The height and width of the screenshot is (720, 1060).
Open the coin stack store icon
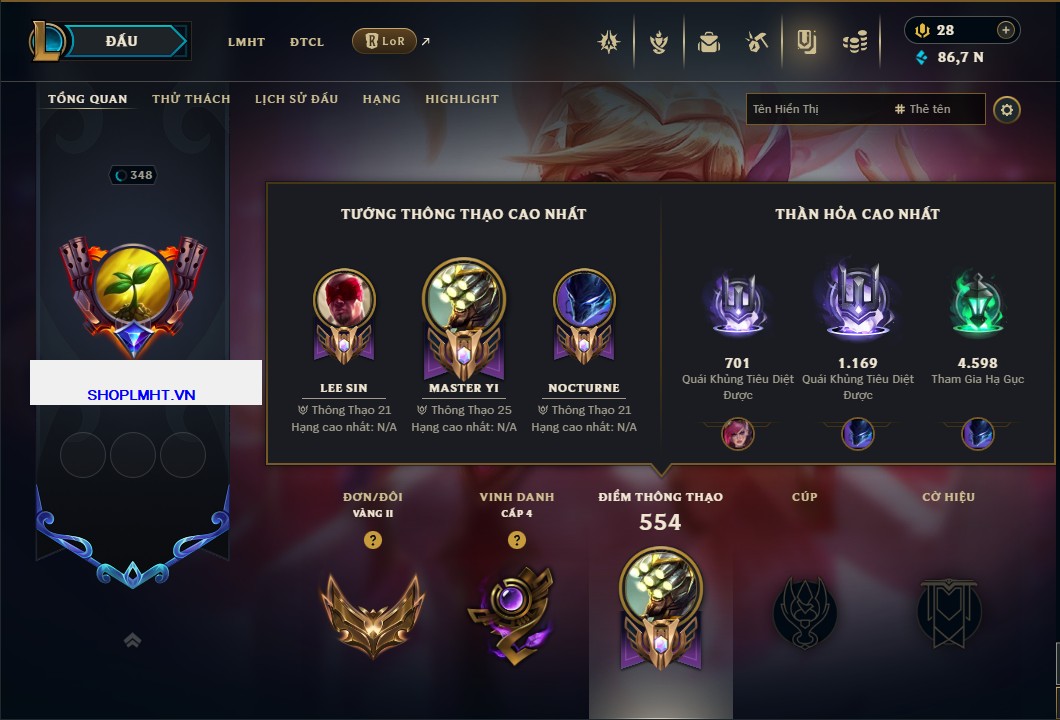tap(854, 42)
